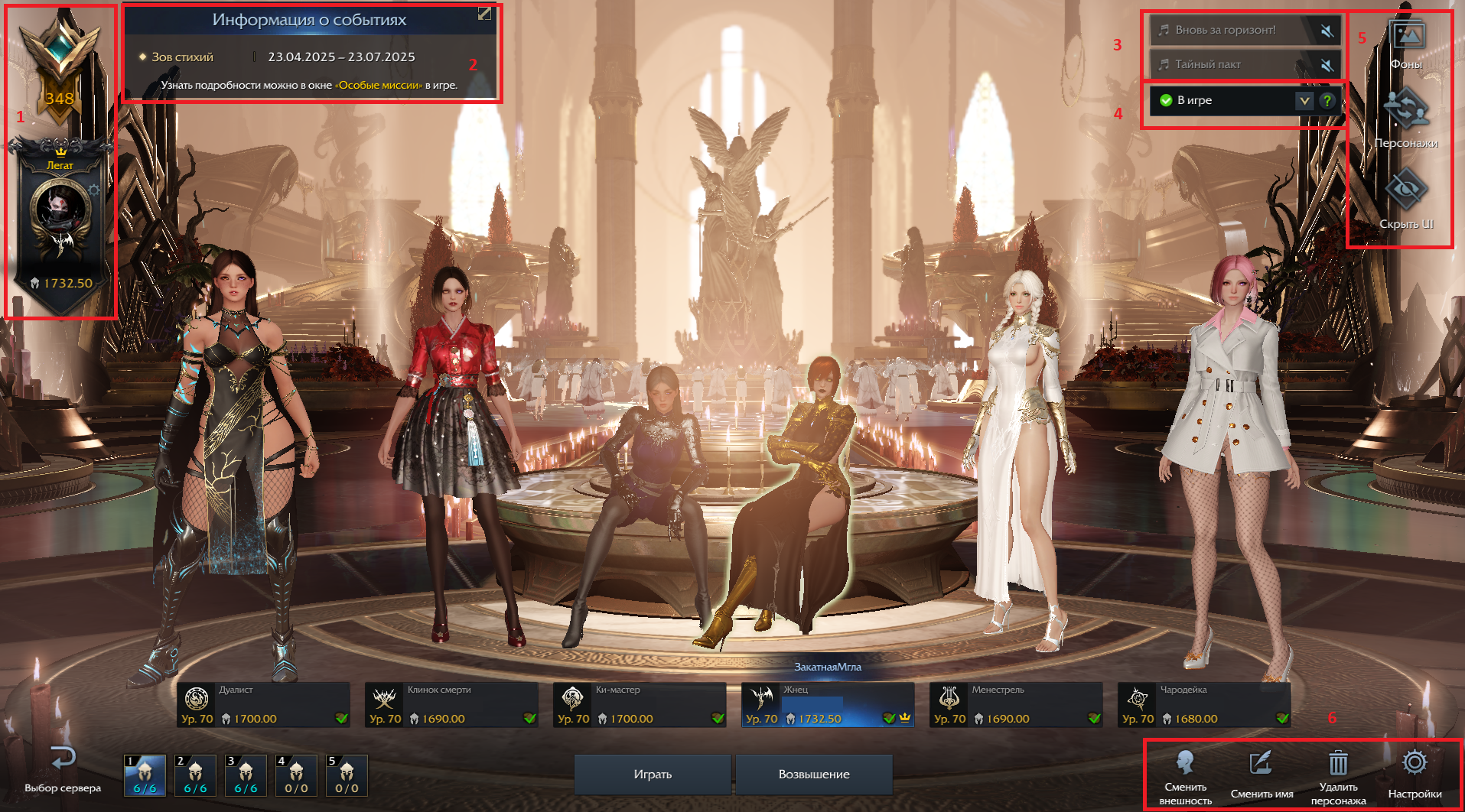The height and width of the screenshot is (812, 1465).
Task: Return to Выбор сервера screen
Action: 63,769
